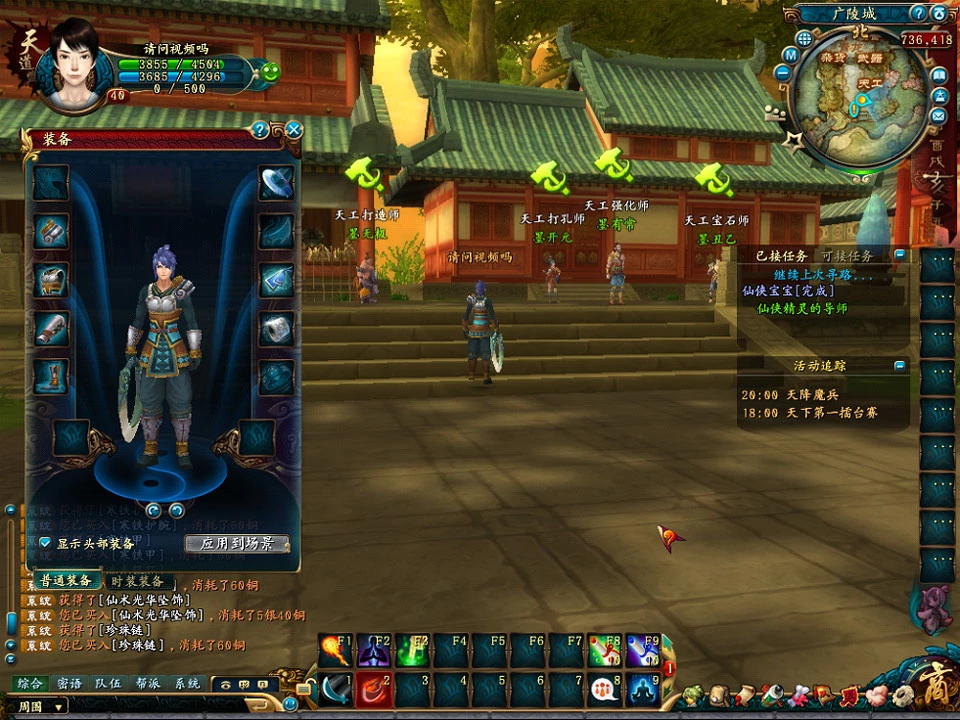Activate the red slash skill in slot 2
The image size is (960, 720).
click(374, 689)
